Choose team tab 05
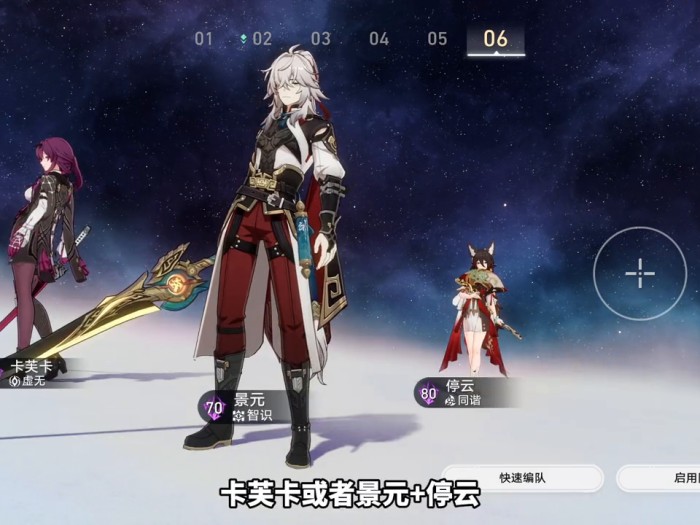700x525 pixels. (437, 39)
